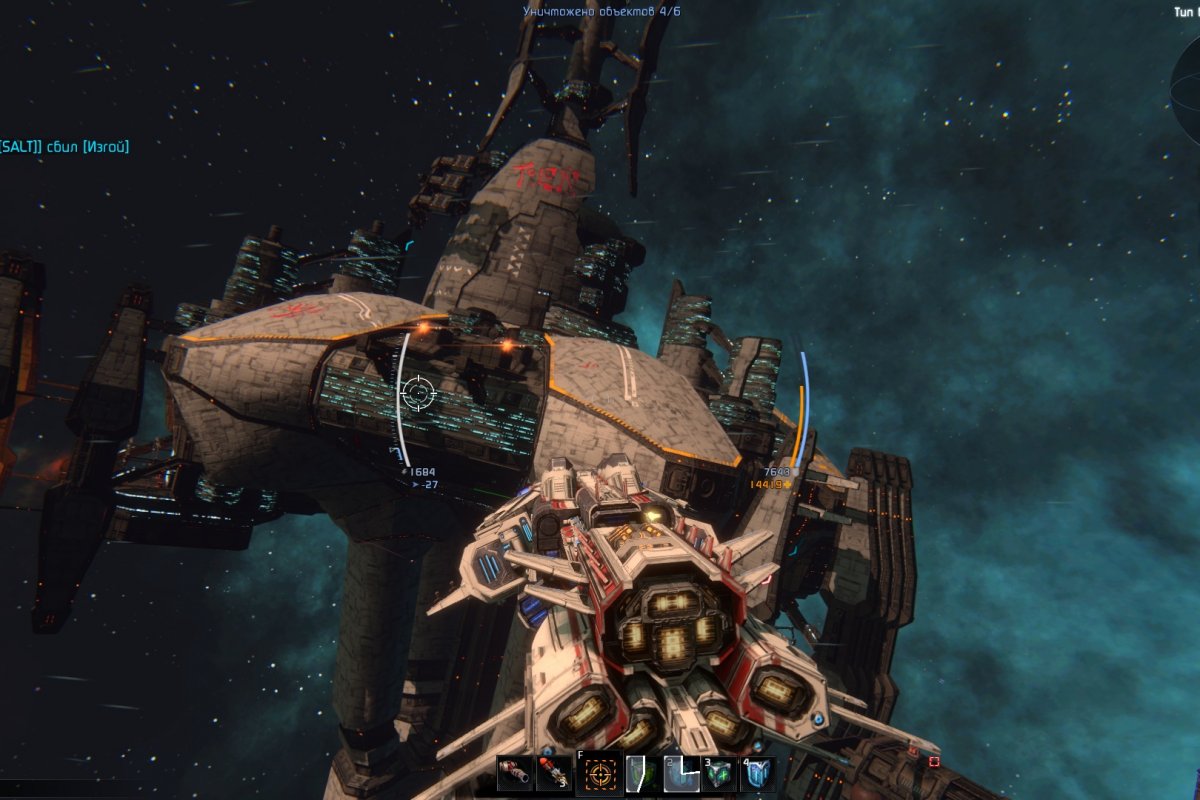Use the green cross repair cube module
The image size is (1200, 800).
[x=719, y=775]
